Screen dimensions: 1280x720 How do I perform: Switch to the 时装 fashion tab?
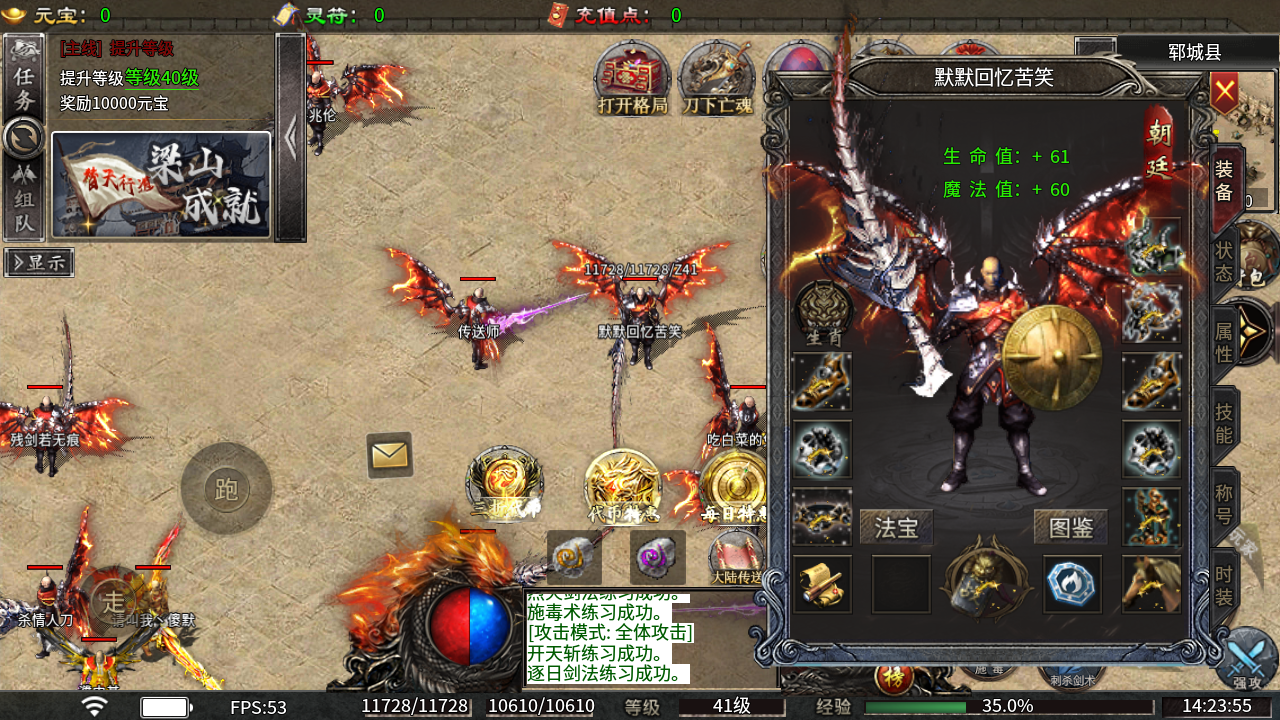[x=1224, y=586]
